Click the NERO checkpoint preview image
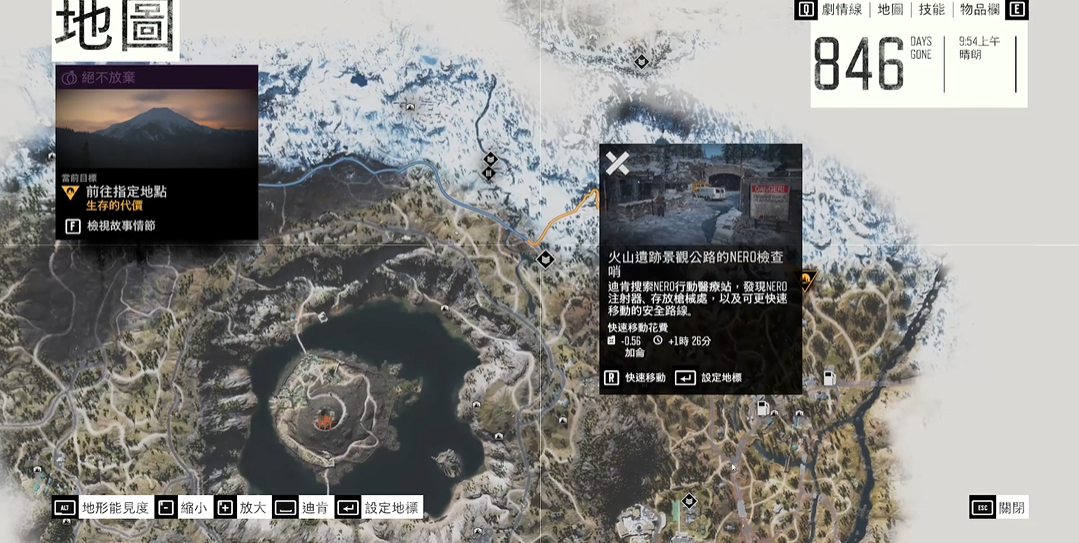 [700, 193]
